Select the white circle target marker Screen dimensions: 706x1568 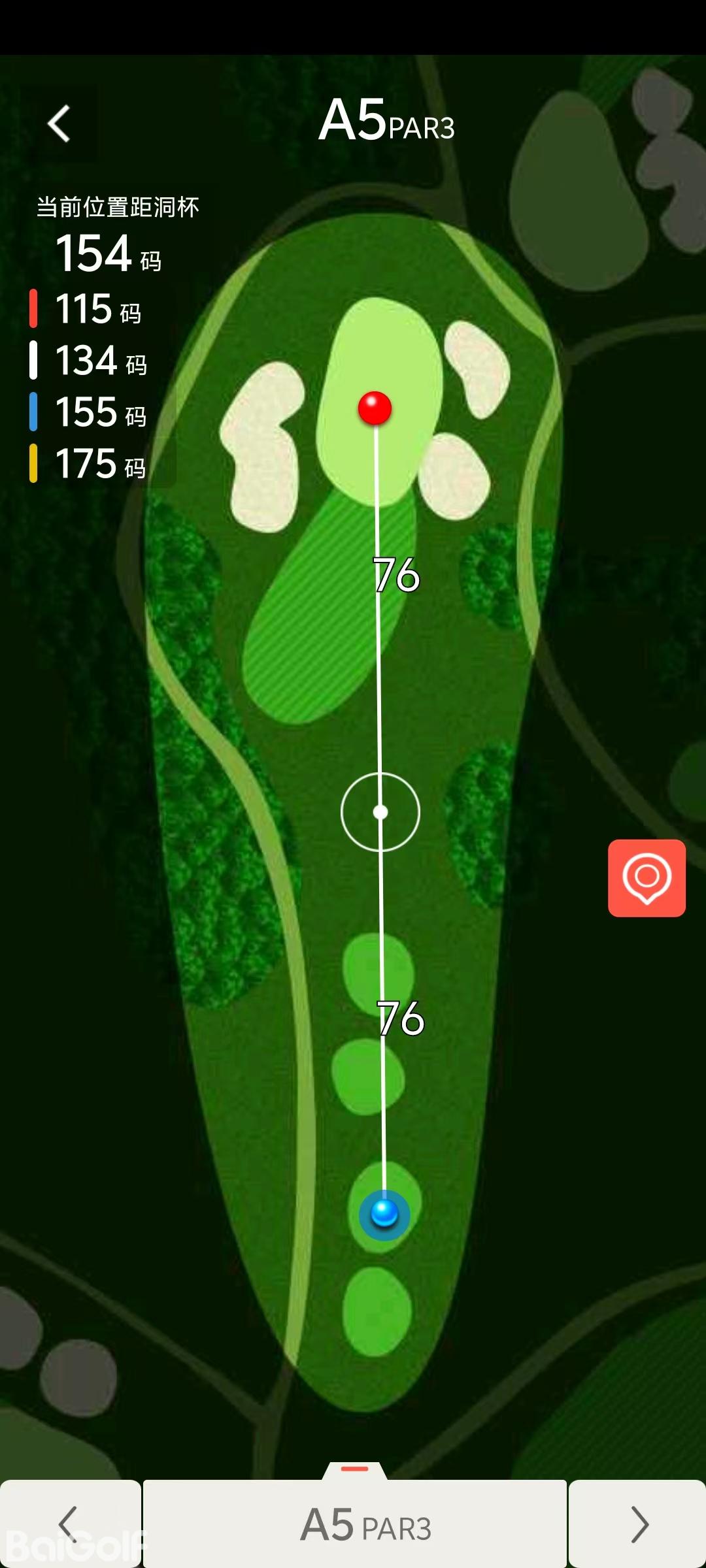point(380,812)
